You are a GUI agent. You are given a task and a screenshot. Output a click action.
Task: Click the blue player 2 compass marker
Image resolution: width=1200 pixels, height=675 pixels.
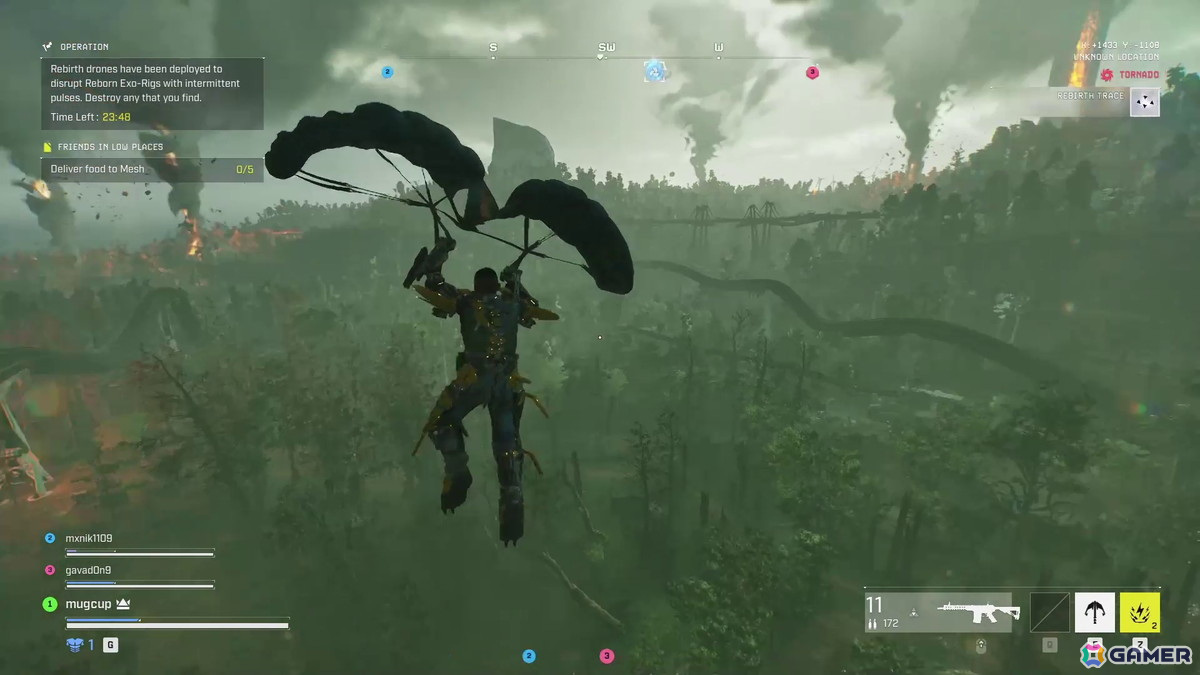(387, 72)
